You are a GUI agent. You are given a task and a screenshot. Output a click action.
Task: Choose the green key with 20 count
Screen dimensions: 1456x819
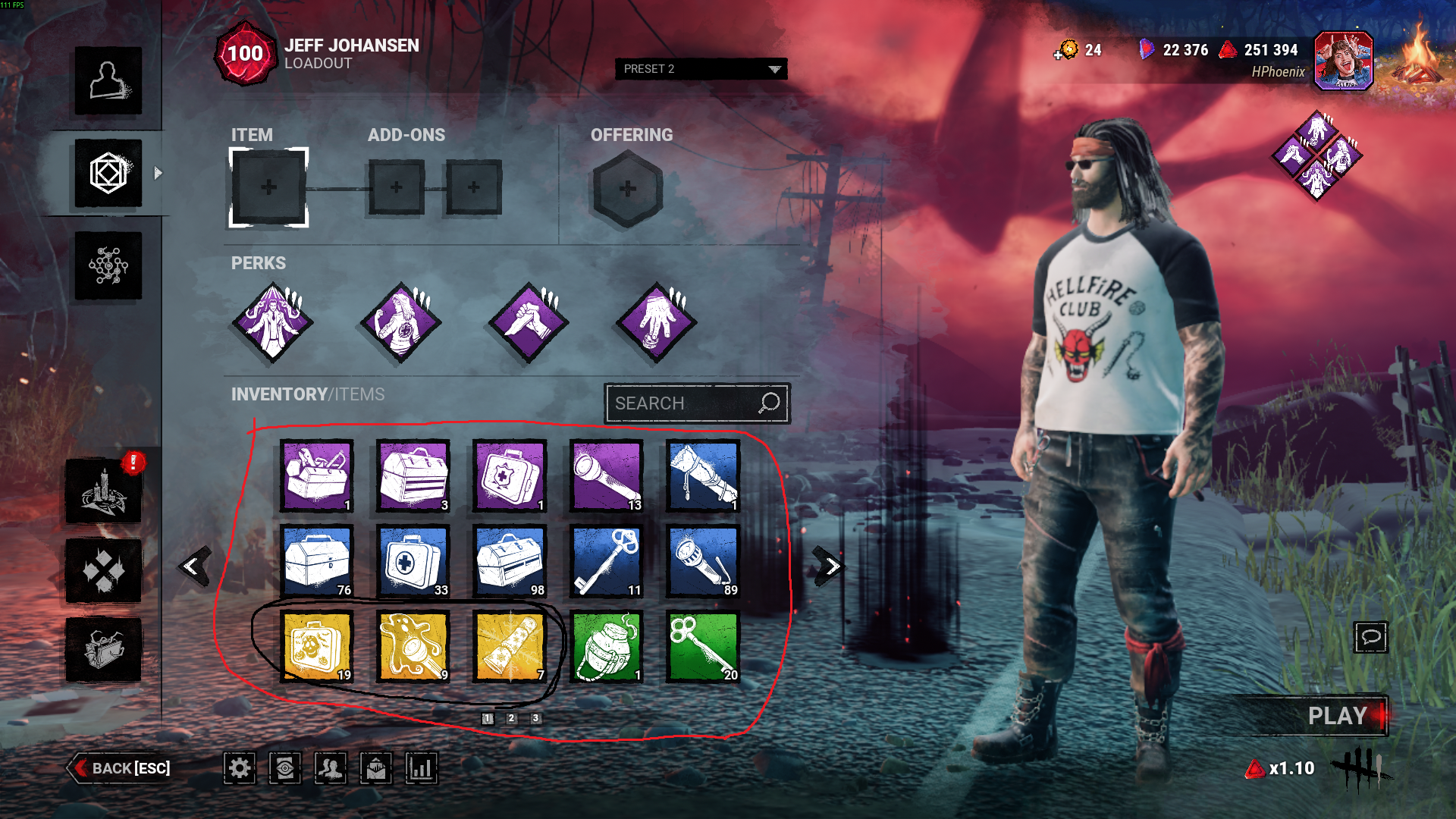(x=703, y=646)
